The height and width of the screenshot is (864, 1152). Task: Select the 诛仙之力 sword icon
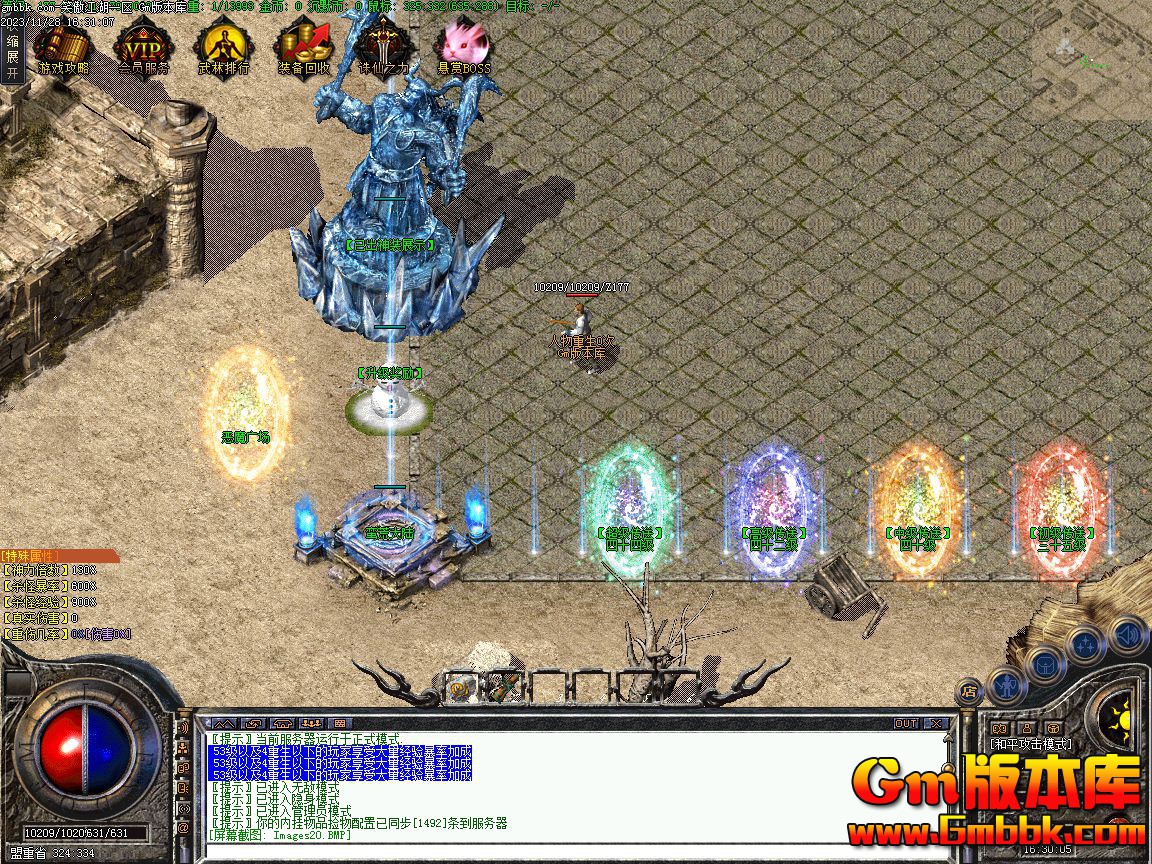click(384, 47)
